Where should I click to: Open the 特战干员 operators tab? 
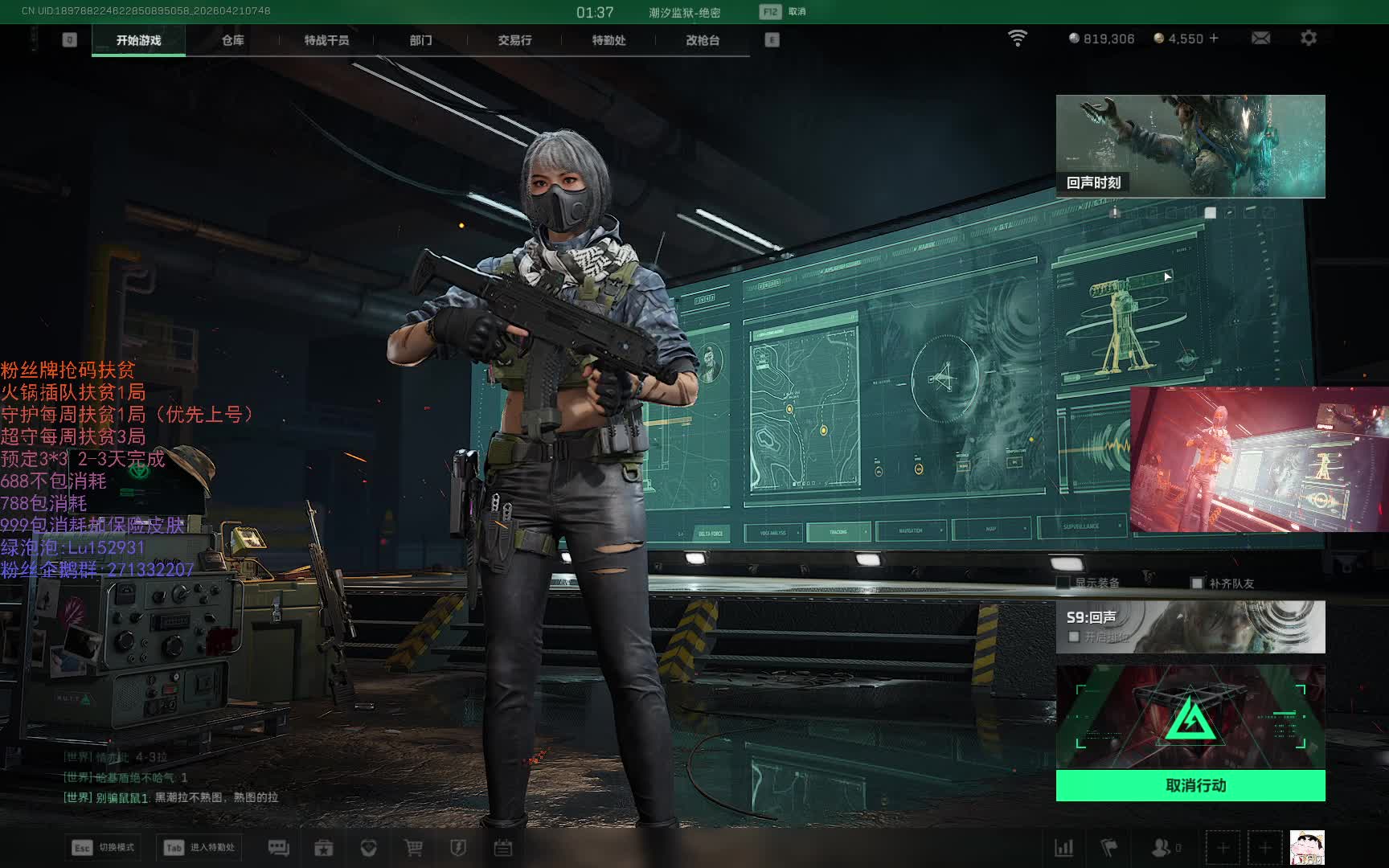(x=326, y=40)
